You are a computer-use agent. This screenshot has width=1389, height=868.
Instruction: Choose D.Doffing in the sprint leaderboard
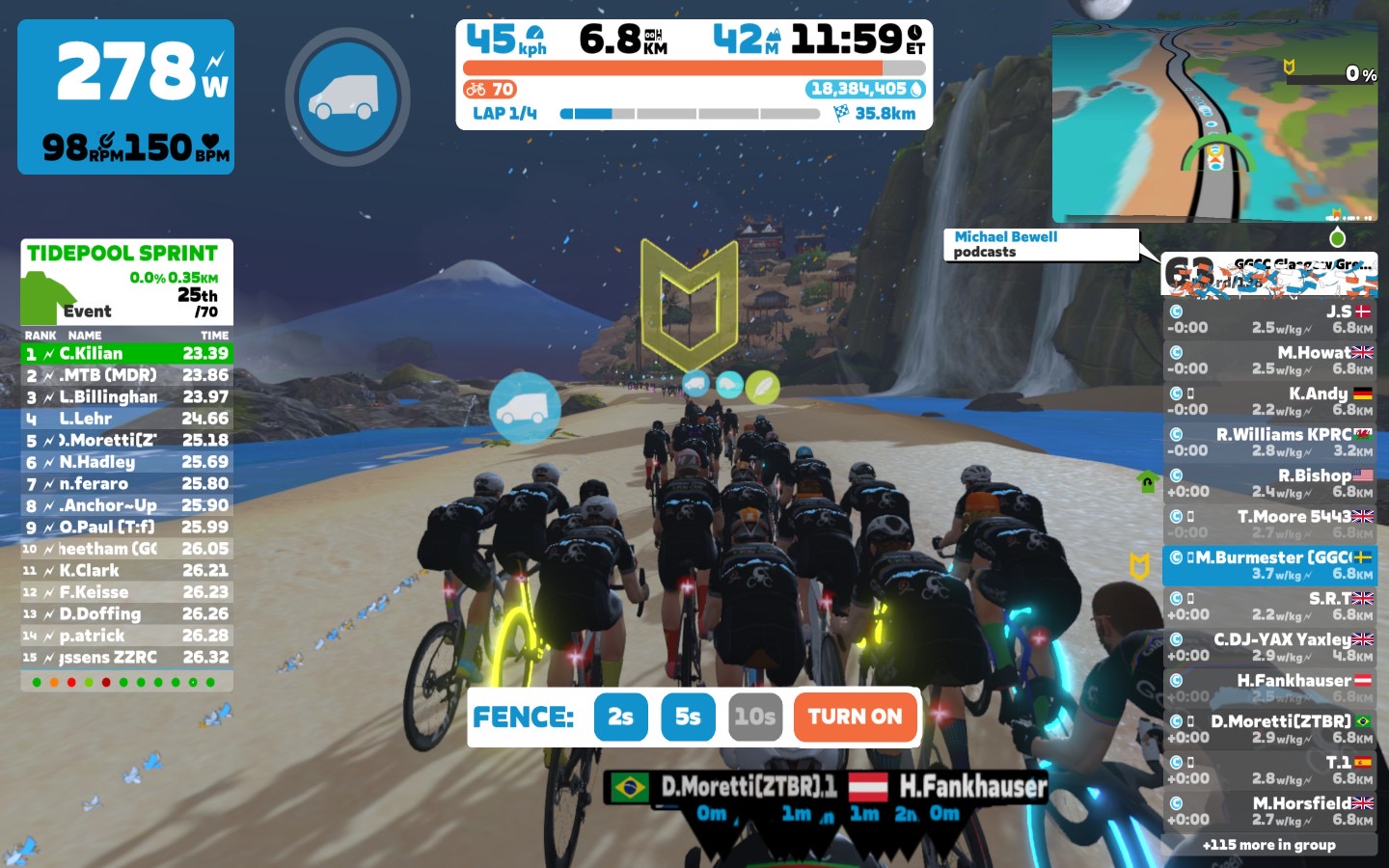click(x=126, y=613)
